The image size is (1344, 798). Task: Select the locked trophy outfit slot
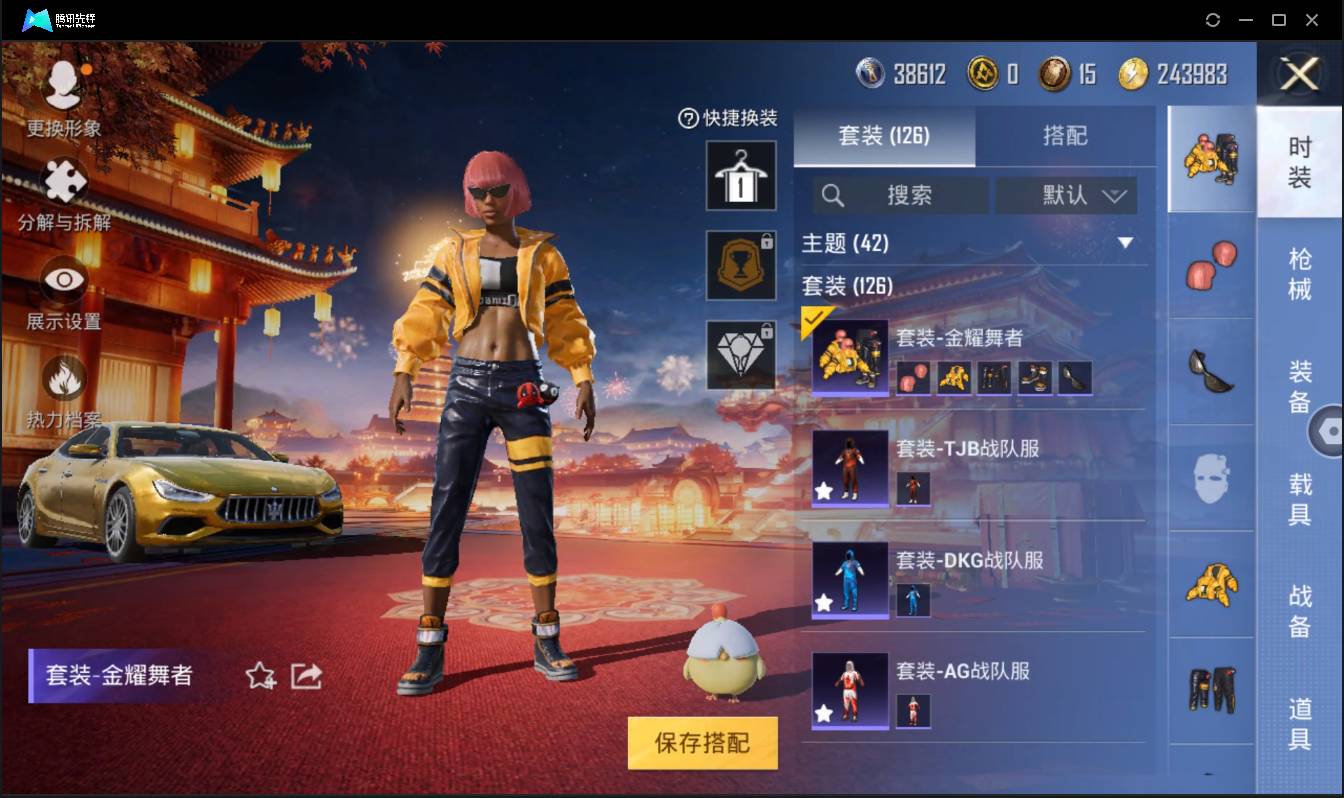pos(741,265)
